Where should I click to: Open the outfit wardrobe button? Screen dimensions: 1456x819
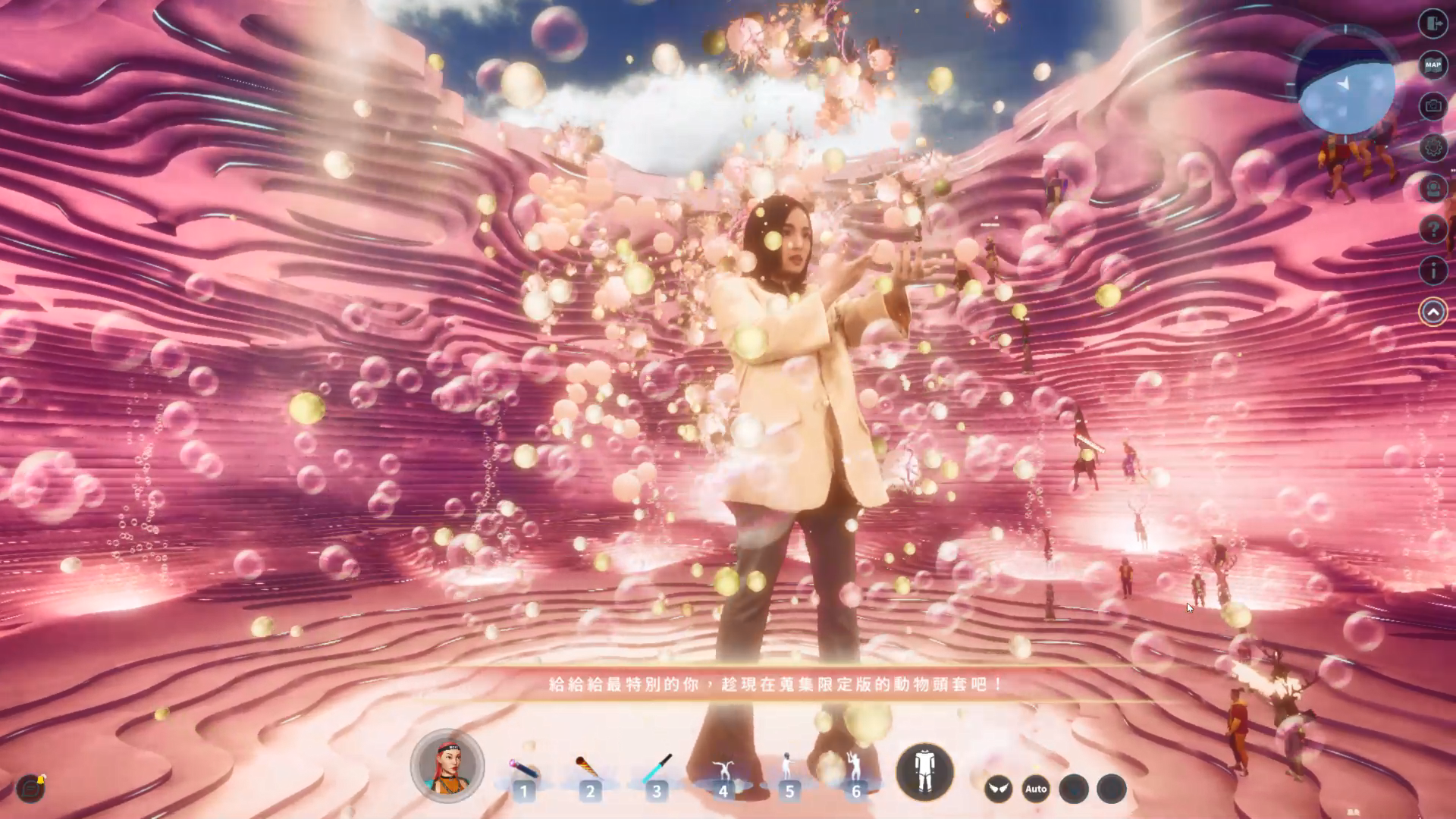pos(924,772)
